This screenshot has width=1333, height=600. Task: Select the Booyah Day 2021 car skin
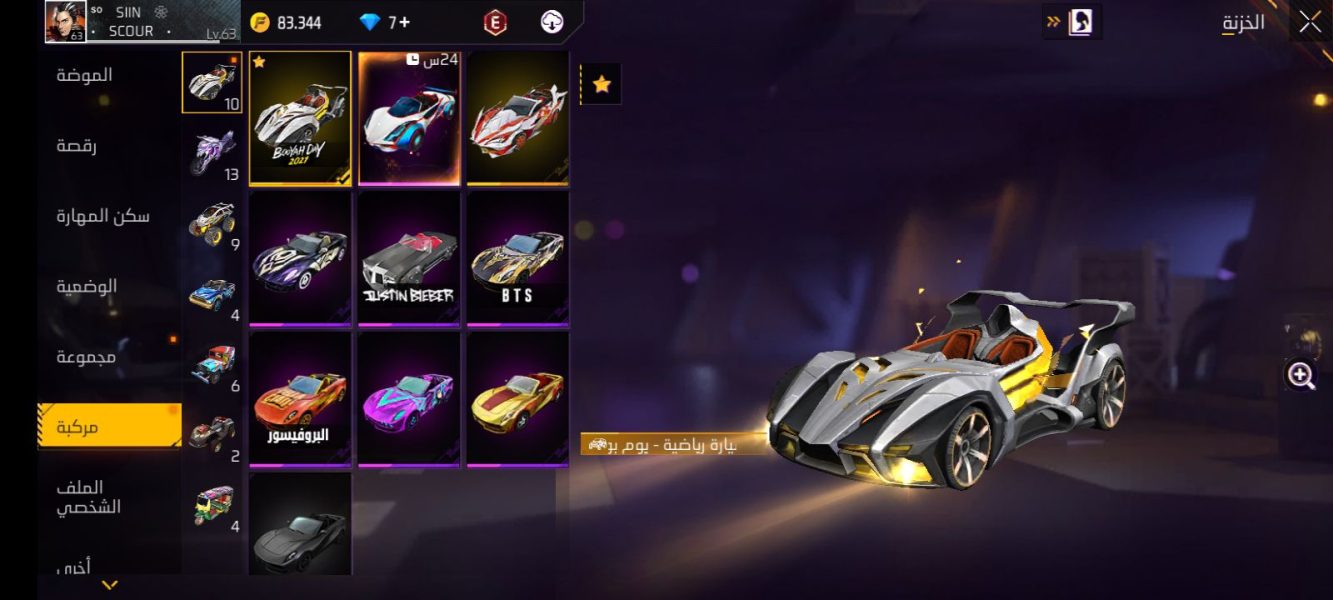tap(300, 118)
